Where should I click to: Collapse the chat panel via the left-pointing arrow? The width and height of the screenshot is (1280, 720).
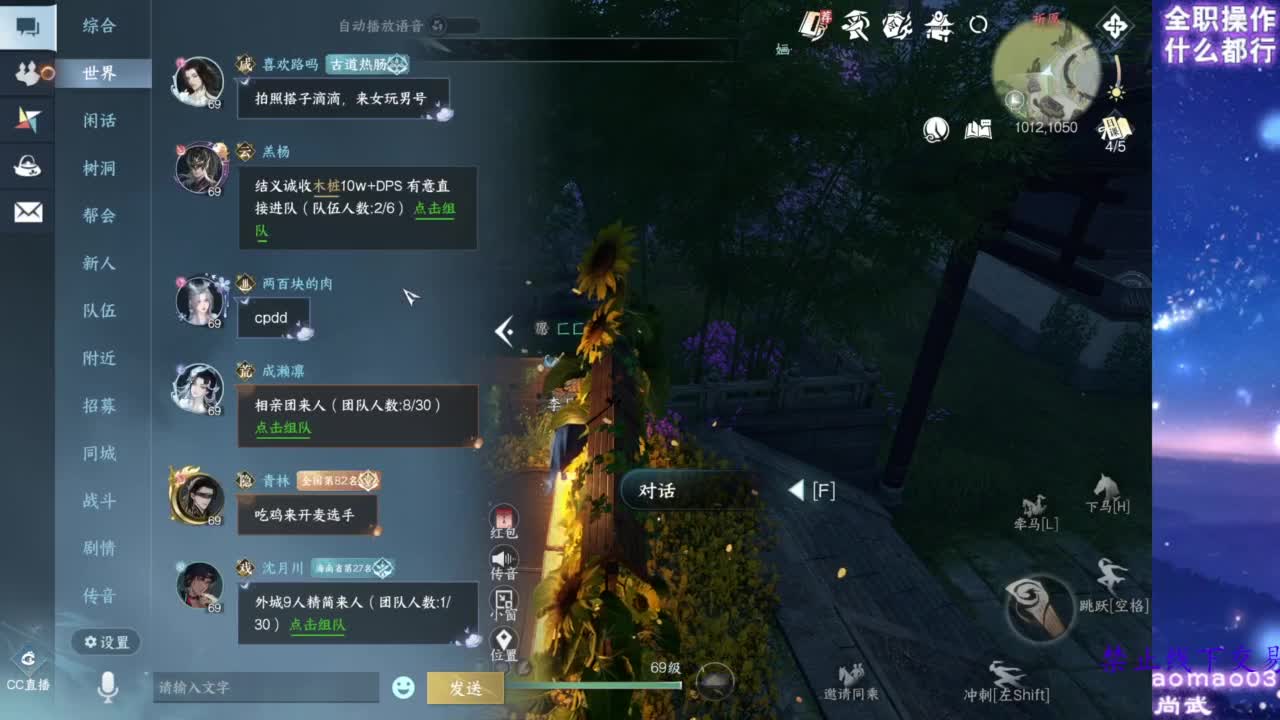504,333
